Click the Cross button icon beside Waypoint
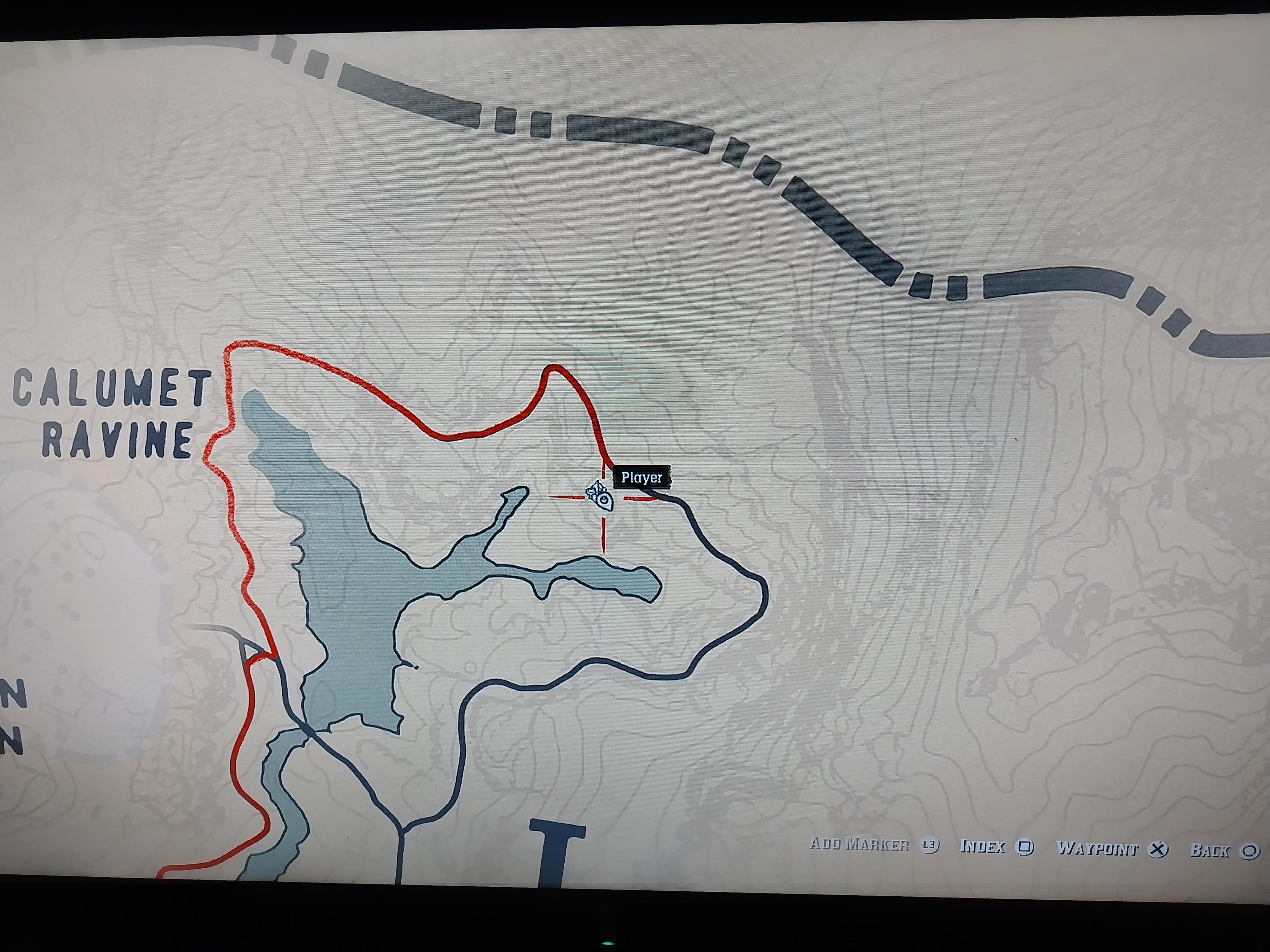Image resolution: width=1270 pixels, height=952 pixels. 1158,848
